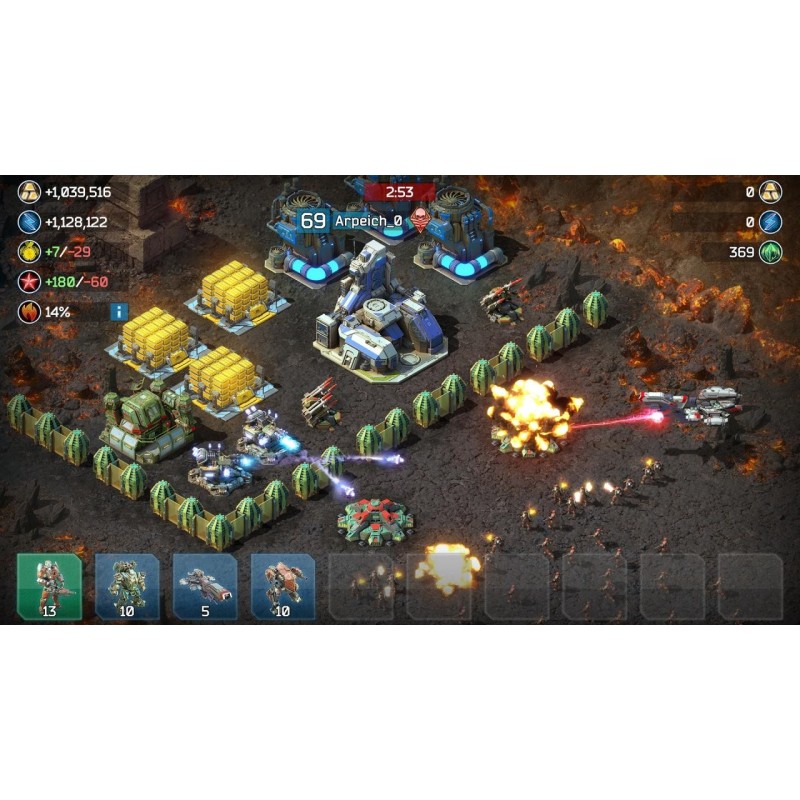Pick the gunship aircraft unit card
This screenshot has width=800, height=800.
tap(205, 585)
